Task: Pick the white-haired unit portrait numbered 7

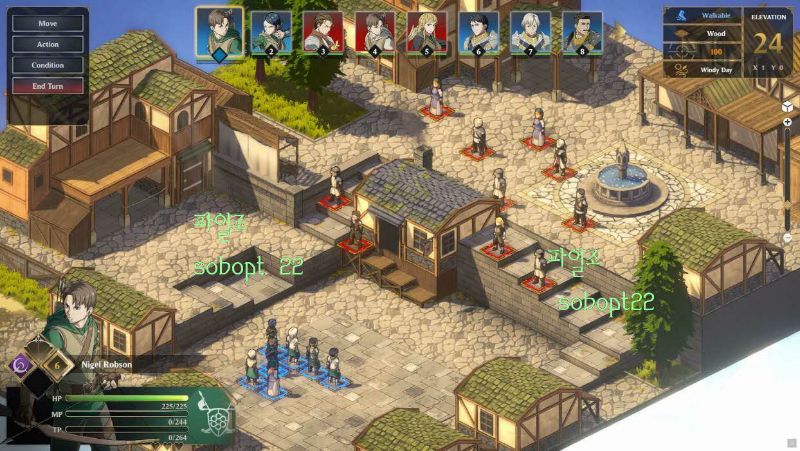Action: tap(530, 32)
